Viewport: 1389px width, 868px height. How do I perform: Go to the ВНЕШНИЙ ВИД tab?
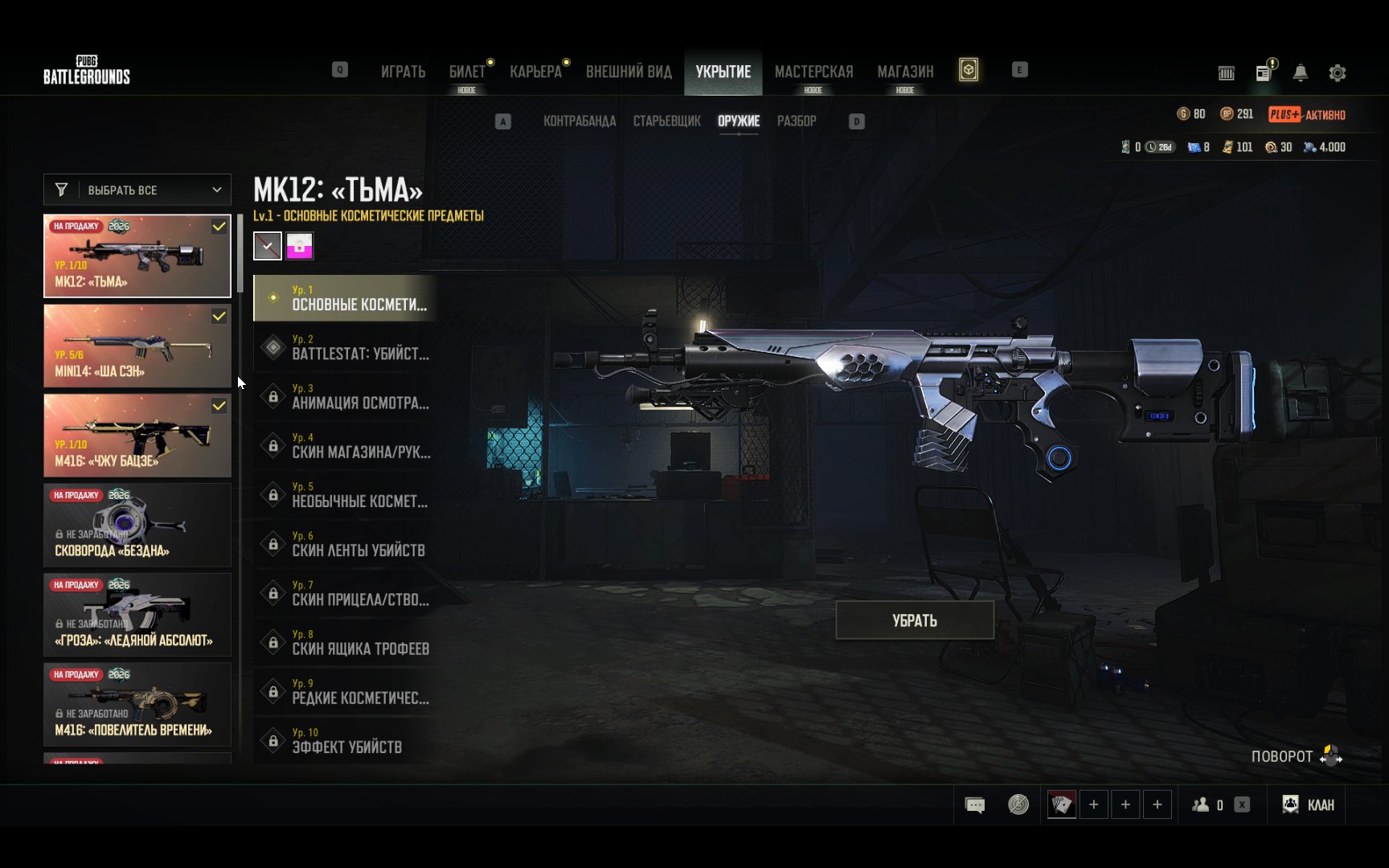629,72
